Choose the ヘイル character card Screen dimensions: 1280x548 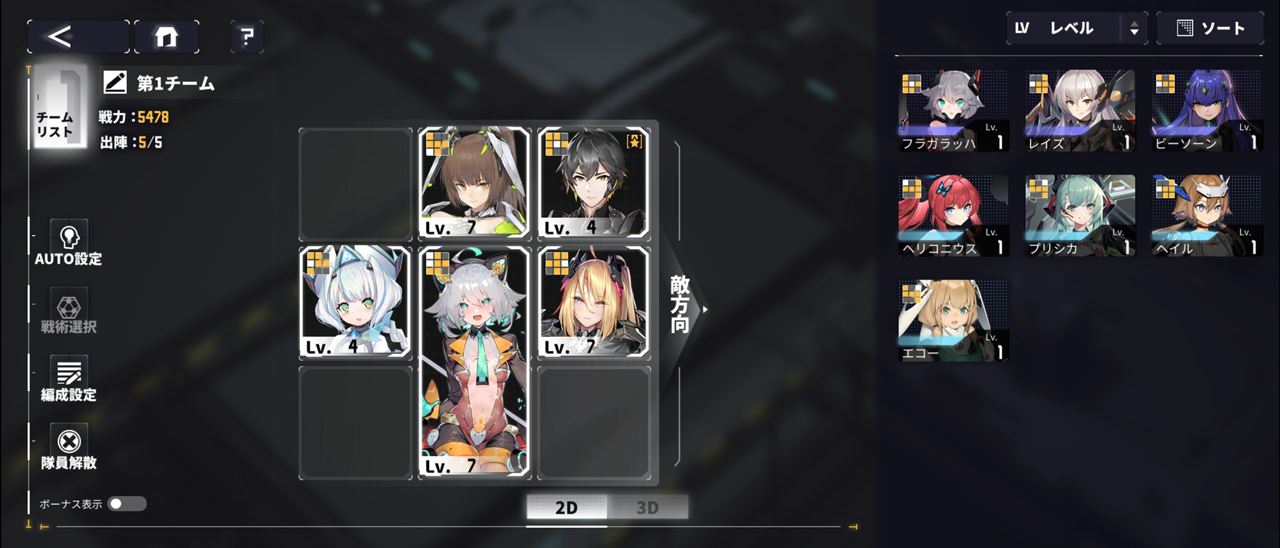1206,216
